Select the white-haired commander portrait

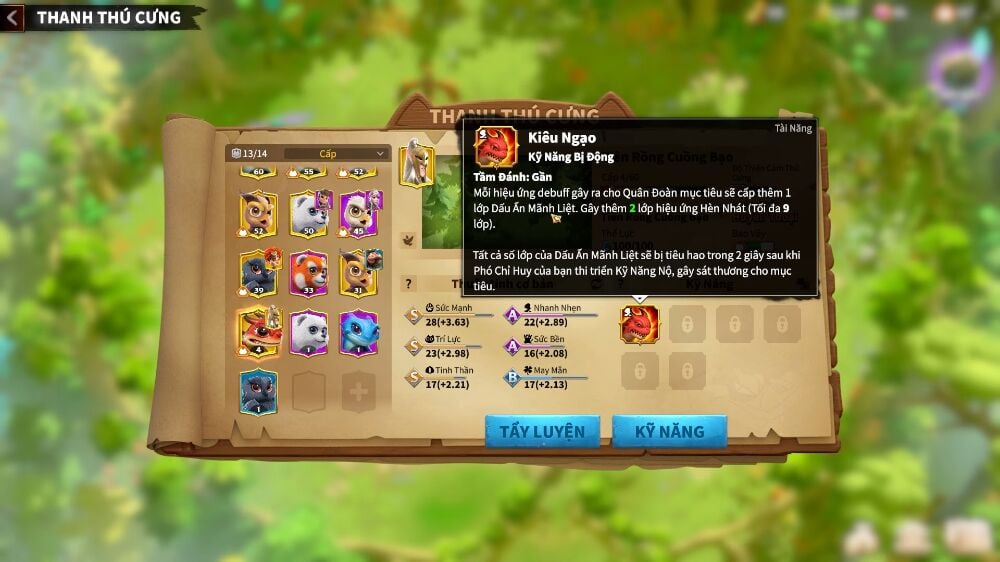(x=416, y=165)
